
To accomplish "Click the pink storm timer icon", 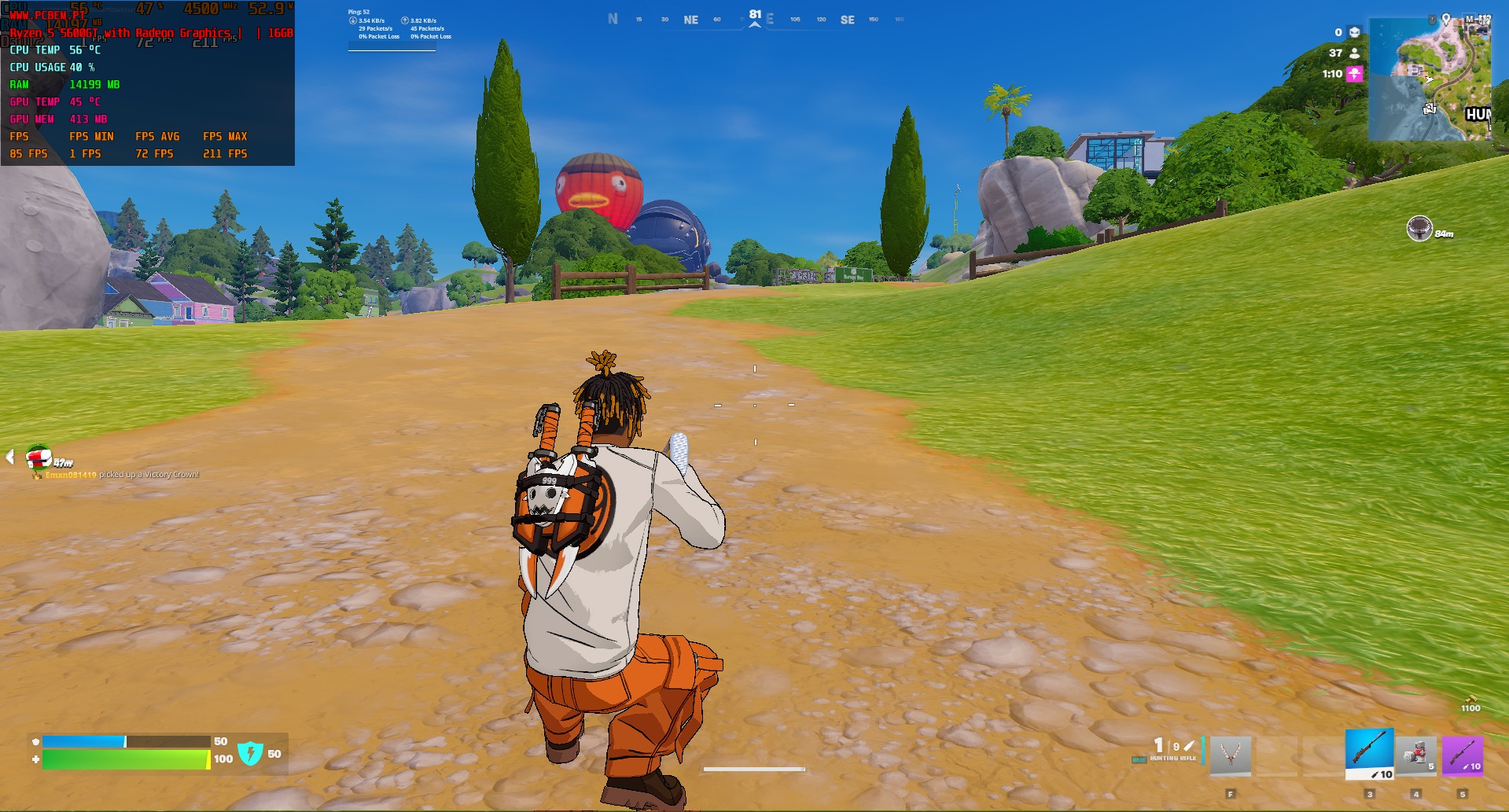I will (1354, 74).
